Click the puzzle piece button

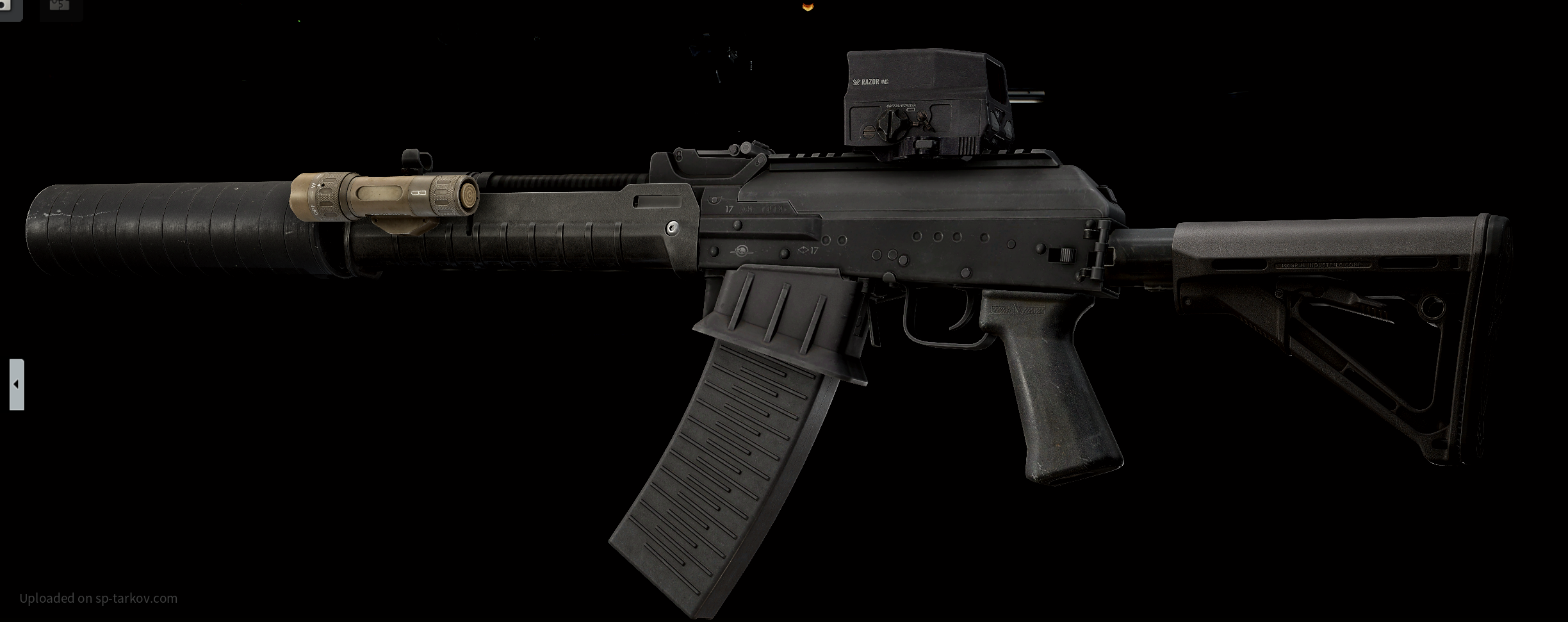pos(60,6)
